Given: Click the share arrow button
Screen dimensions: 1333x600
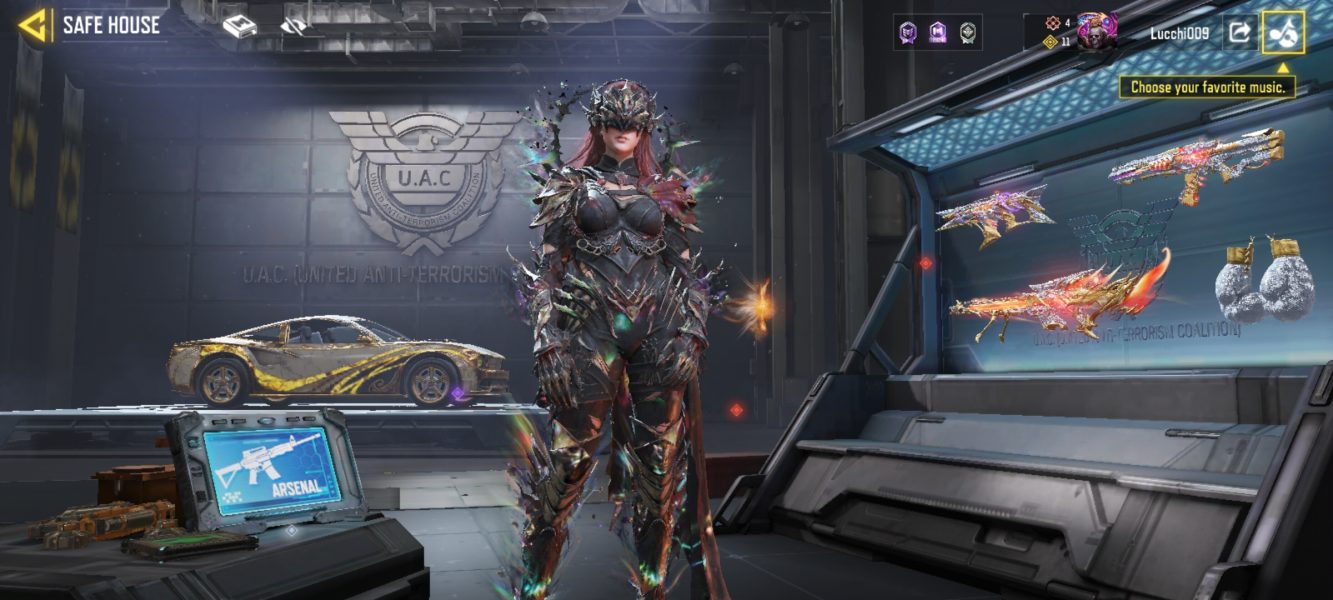Looking at the screenshot, I should 1239,33.
